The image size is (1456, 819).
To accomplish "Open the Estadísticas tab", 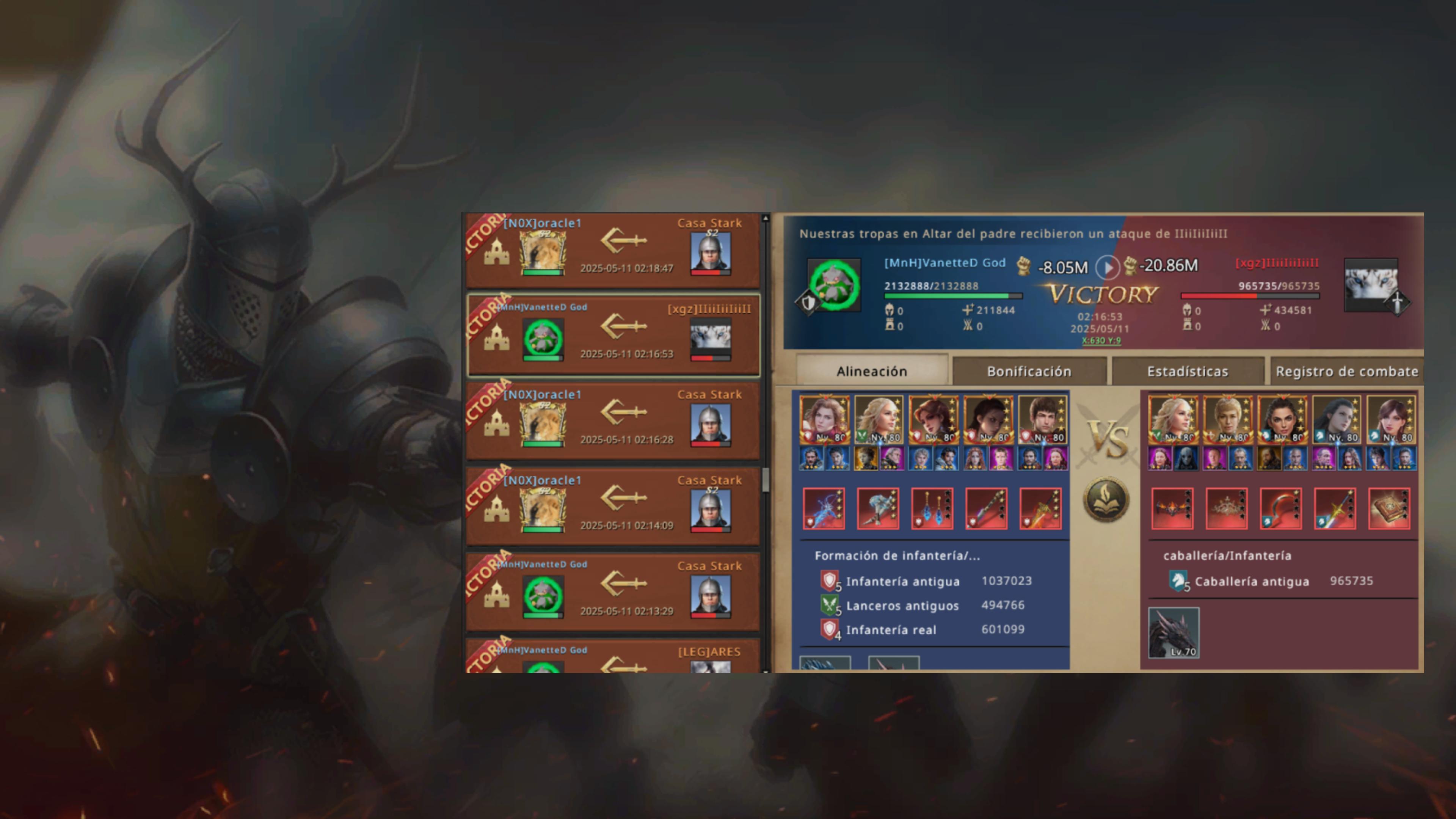I will coord(1188,371).
